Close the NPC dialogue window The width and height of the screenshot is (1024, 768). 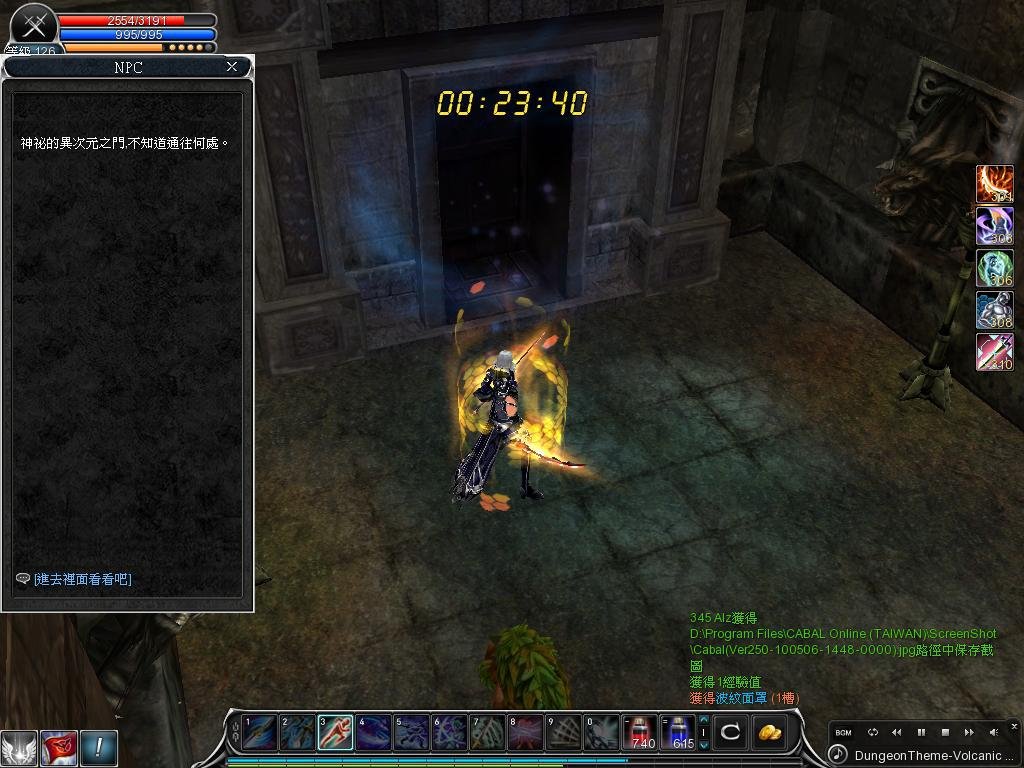coord(232,67)
